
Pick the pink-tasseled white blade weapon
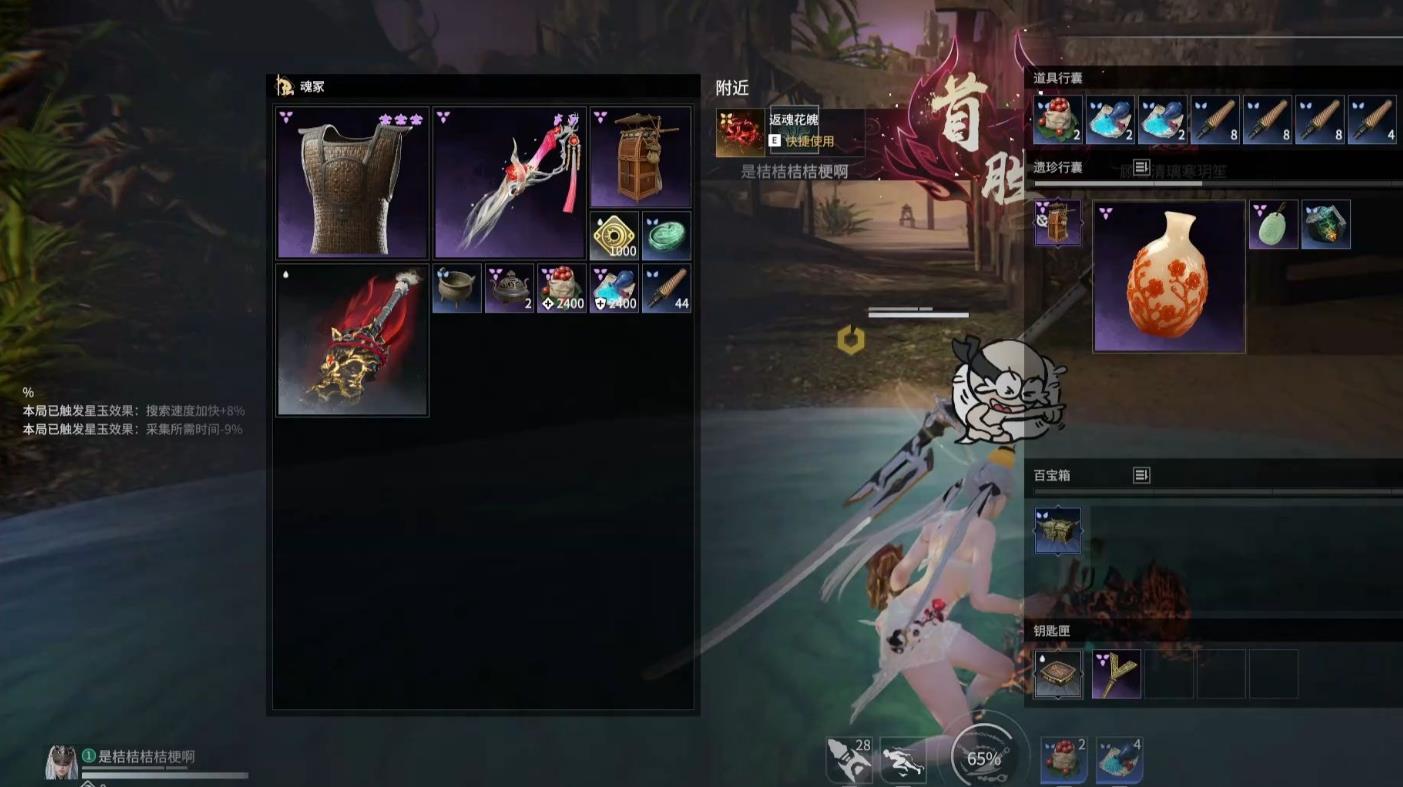510,183
